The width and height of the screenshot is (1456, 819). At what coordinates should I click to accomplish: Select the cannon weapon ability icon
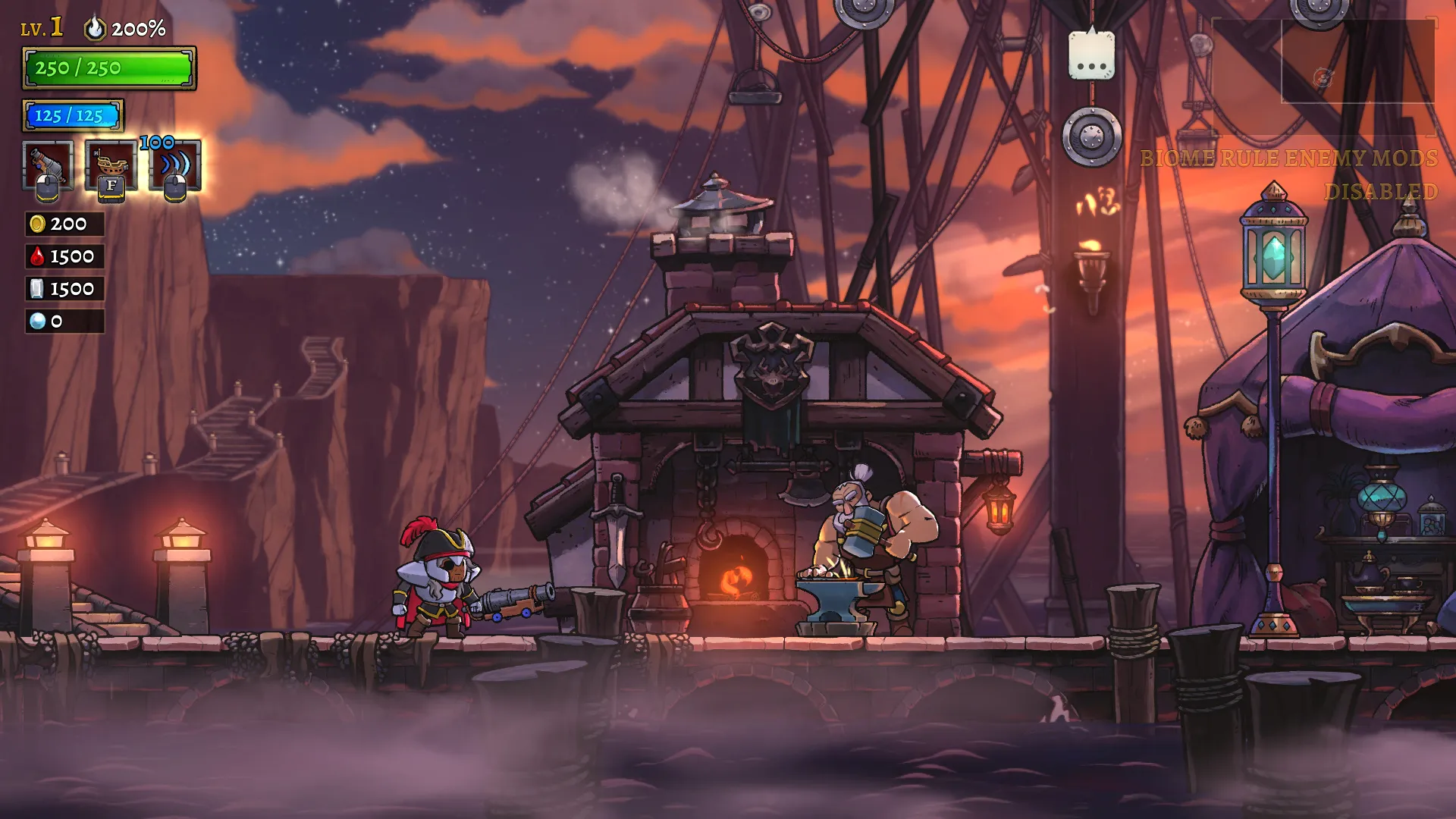tap(48, 165)
